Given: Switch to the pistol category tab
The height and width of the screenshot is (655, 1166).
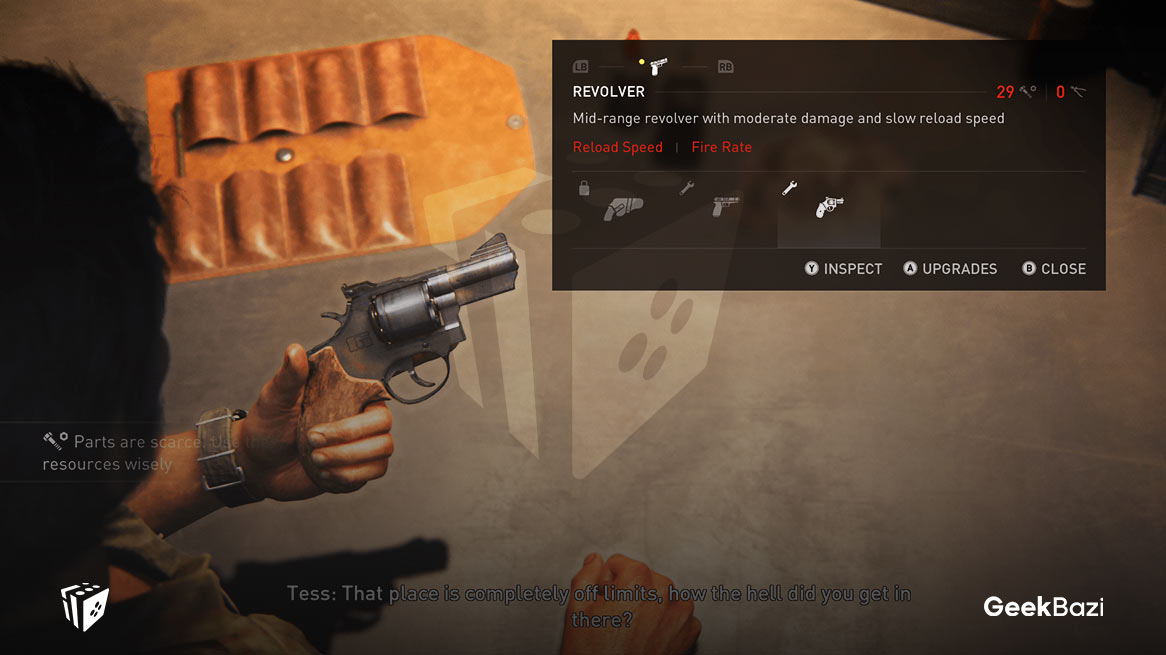Looking at the screenshot, I should click(x=657, y=67).
